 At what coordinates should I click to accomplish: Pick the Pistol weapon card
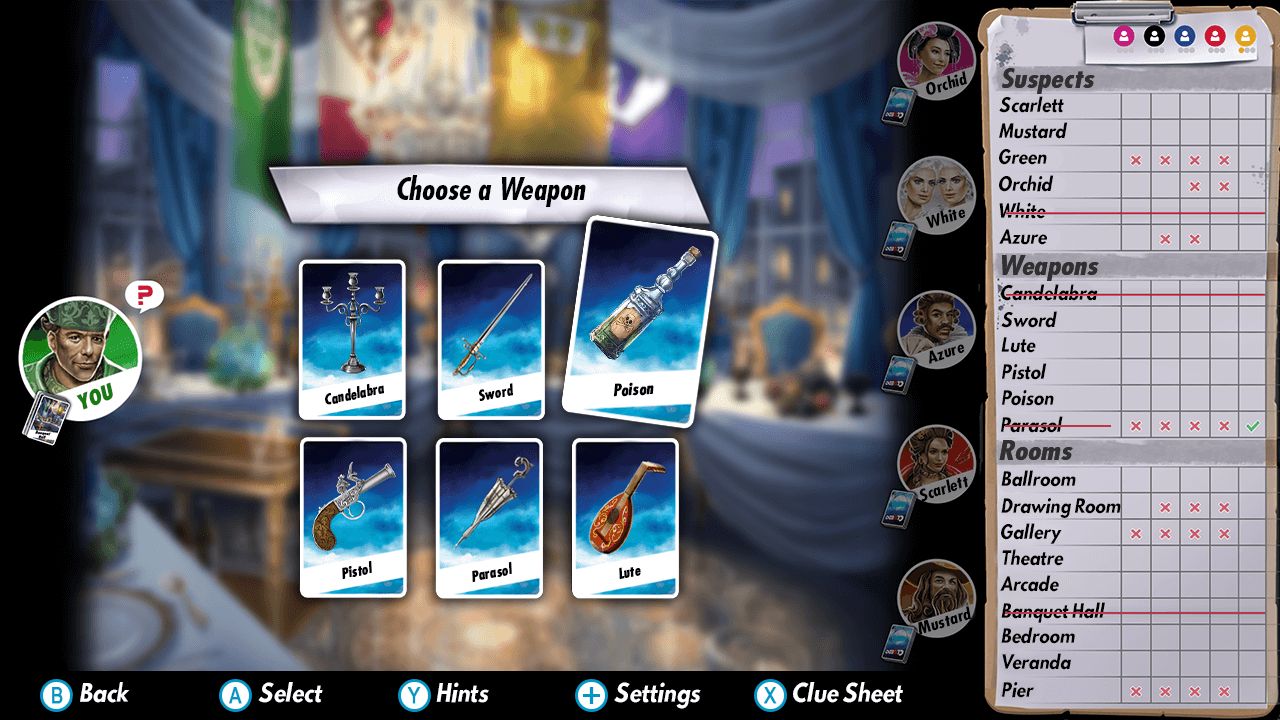tap(352, 515)
